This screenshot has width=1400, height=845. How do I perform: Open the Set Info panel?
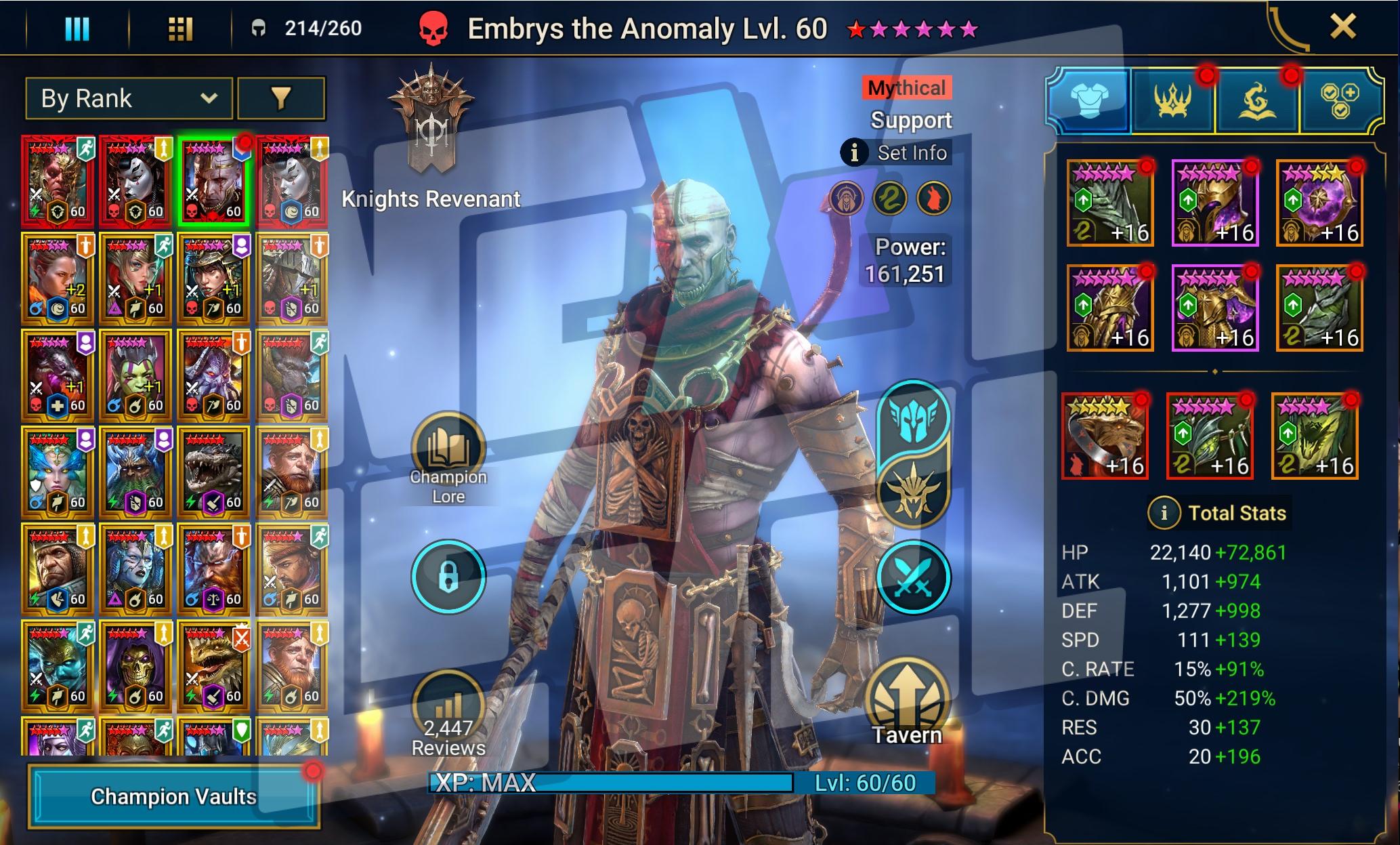tap(895, 153)
